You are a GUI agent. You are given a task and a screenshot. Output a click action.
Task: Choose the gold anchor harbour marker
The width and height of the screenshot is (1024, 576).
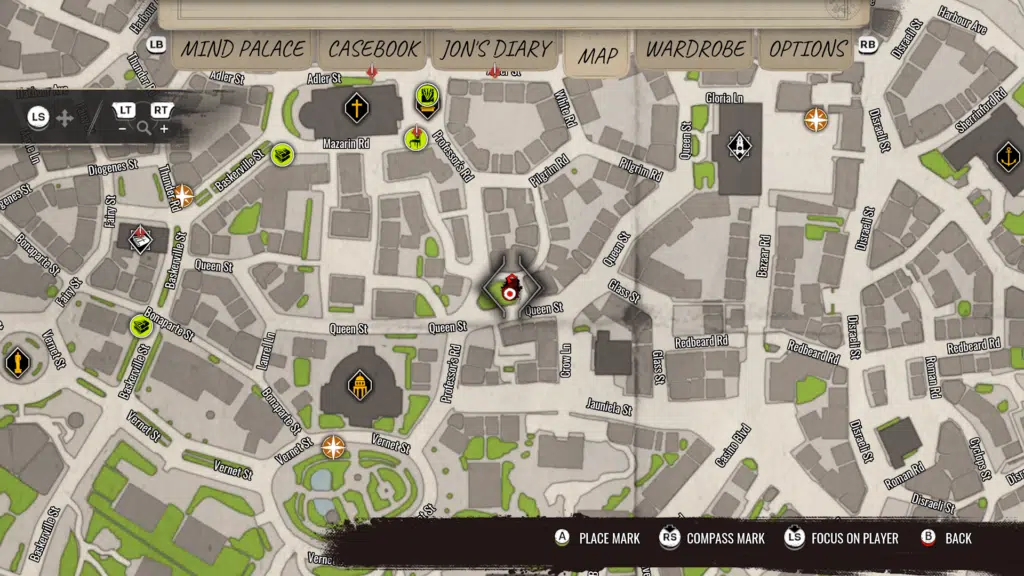(x=1007, y=156)
